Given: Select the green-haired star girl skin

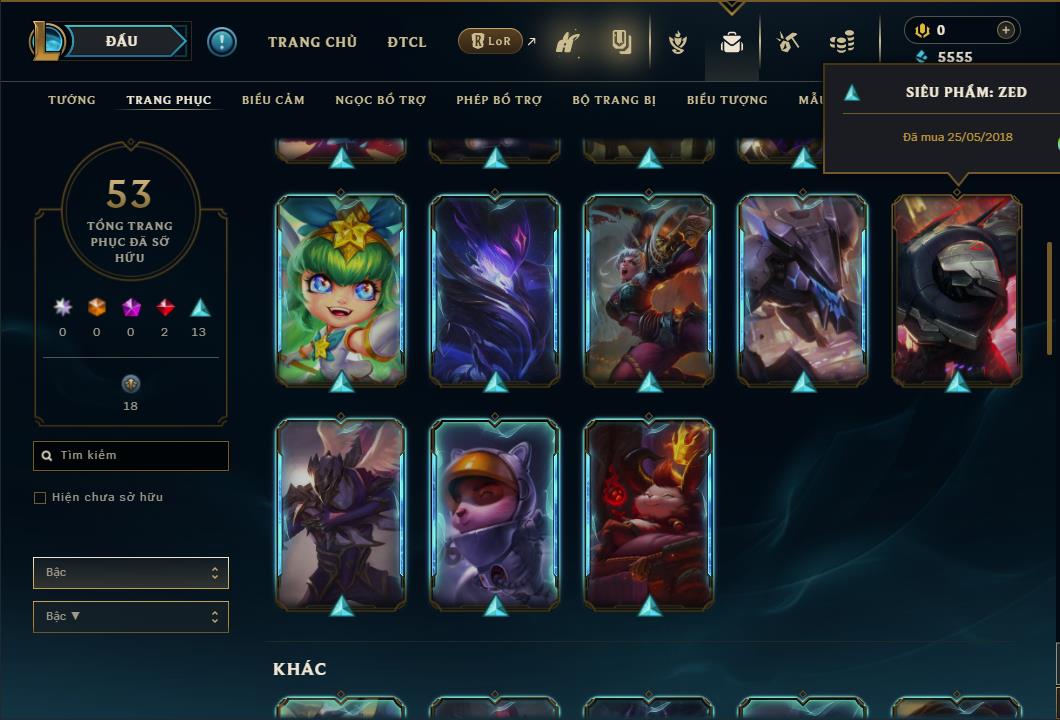Looking at the screenshot, I should point(341,289).
